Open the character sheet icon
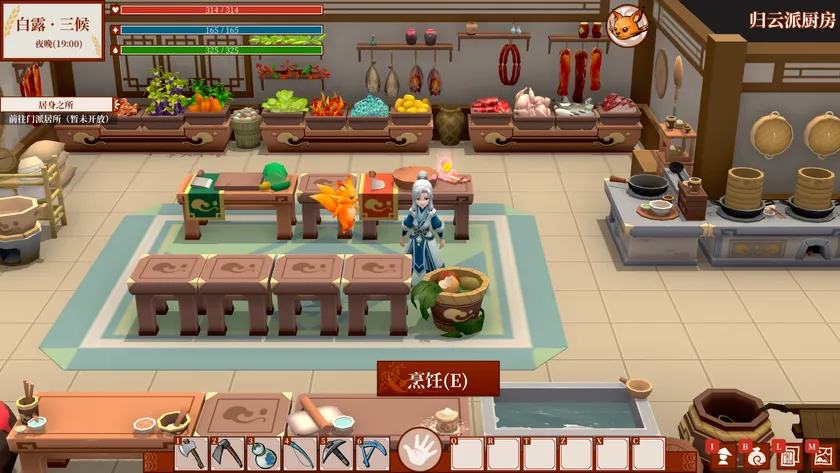 point(721,456)
